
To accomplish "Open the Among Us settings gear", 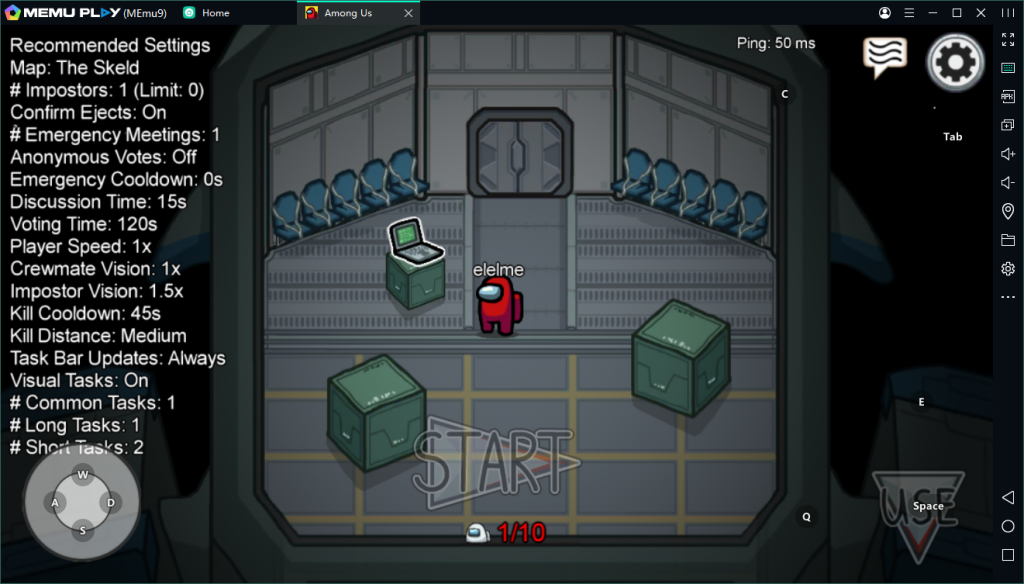I will coord(956,62).
